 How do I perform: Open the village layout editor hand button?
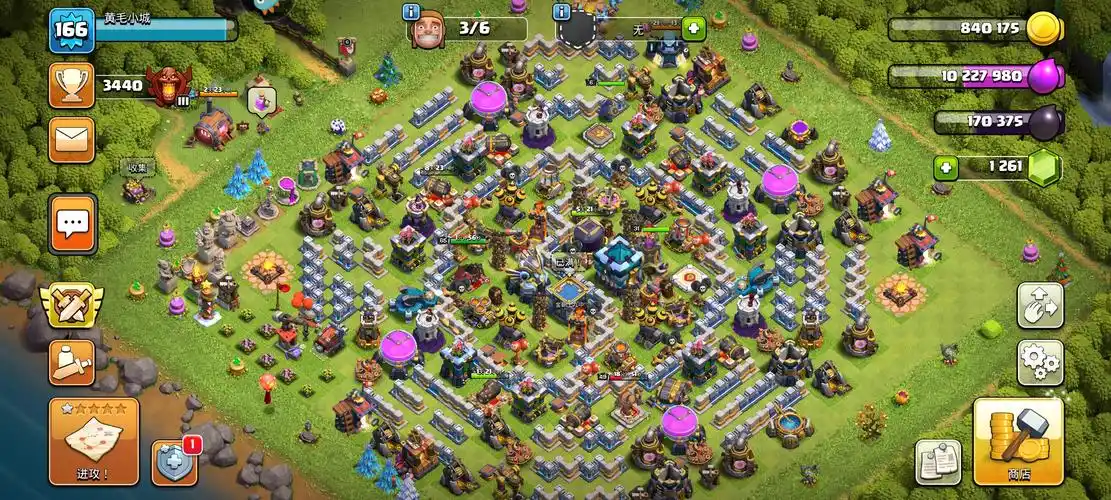point(1040,305)
